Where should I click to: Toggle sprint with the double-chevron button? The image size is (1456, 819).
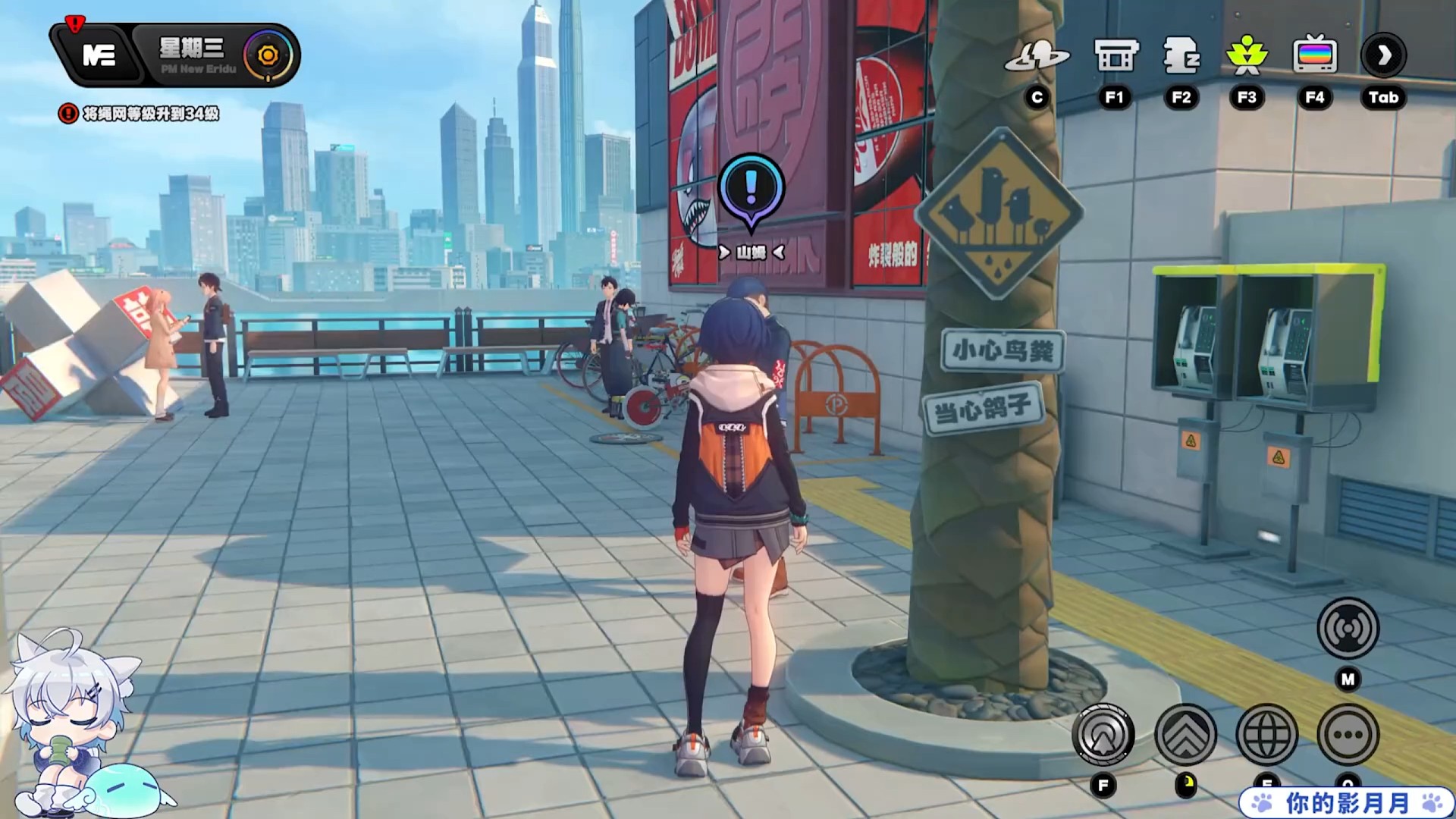pyautogui.click(x=1185, y=735)
